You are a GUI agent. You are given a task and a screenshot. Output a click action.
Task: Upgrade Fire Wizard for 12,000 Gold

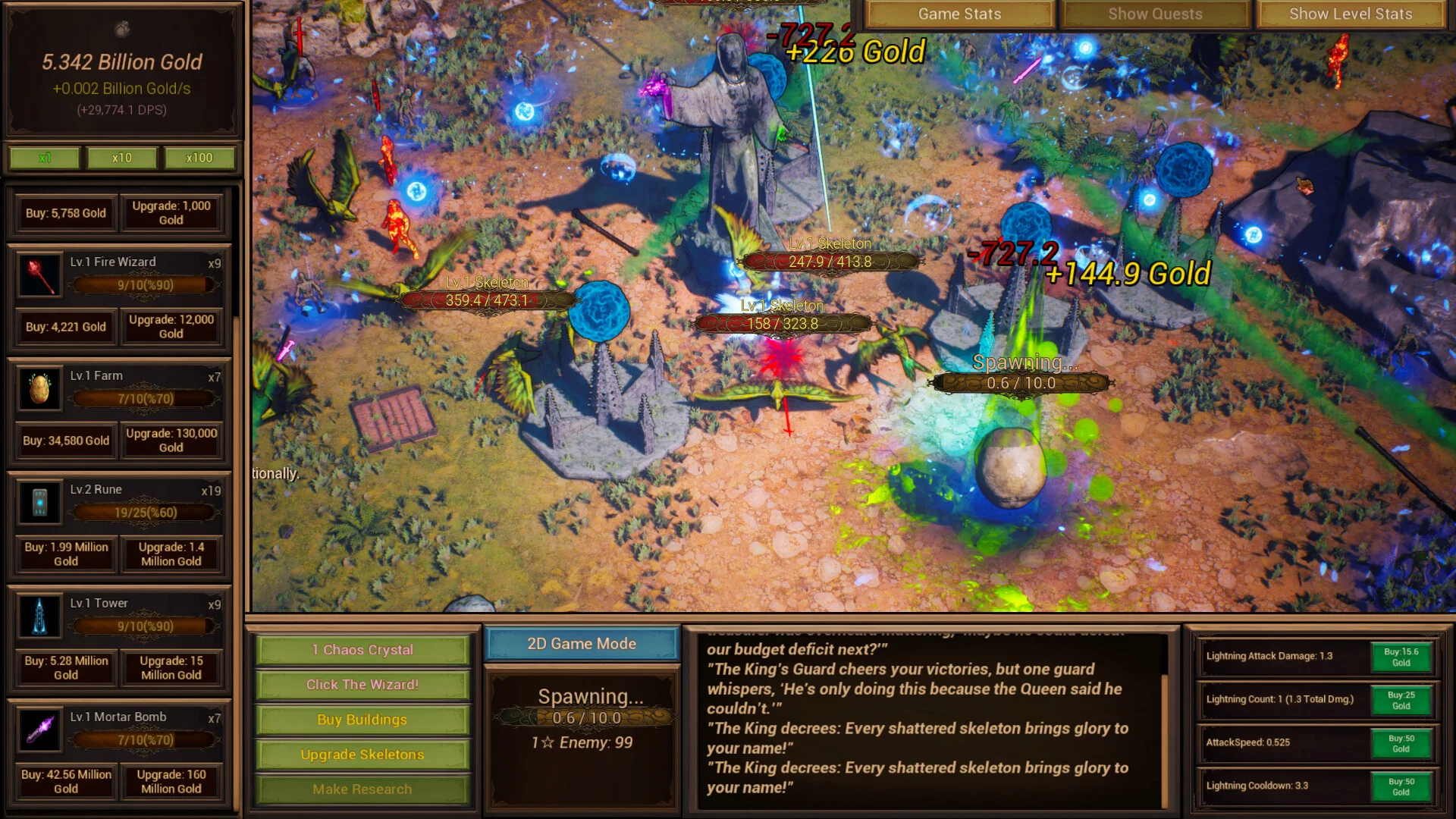171,327
